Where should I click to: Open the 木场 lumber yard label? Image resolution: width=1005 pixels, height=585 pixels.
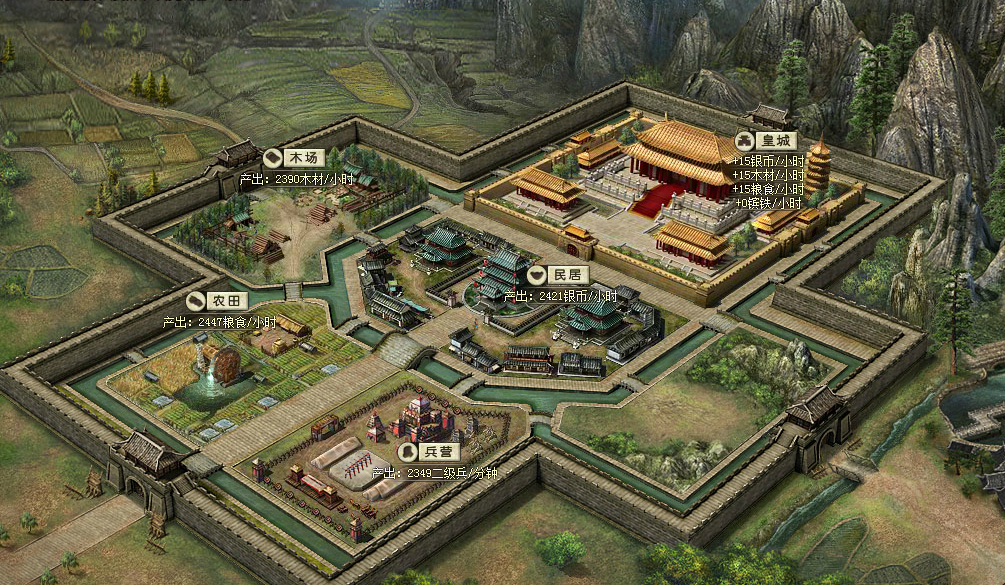(x=296, y=158)
